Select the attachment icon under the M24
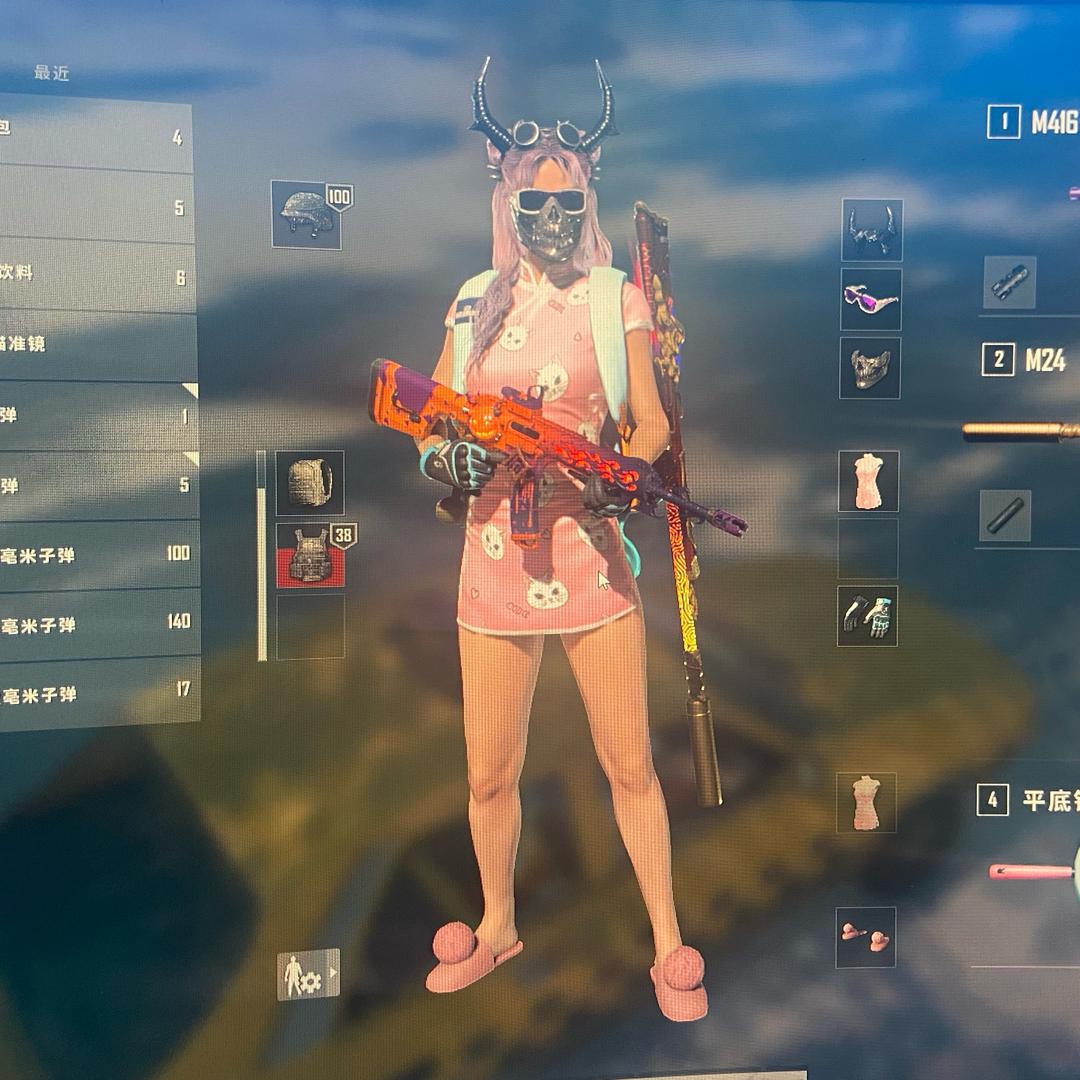Image resolution: width=1080 pixels, height=1080 pixels. pyautogui.click(x=1005, y=515)
